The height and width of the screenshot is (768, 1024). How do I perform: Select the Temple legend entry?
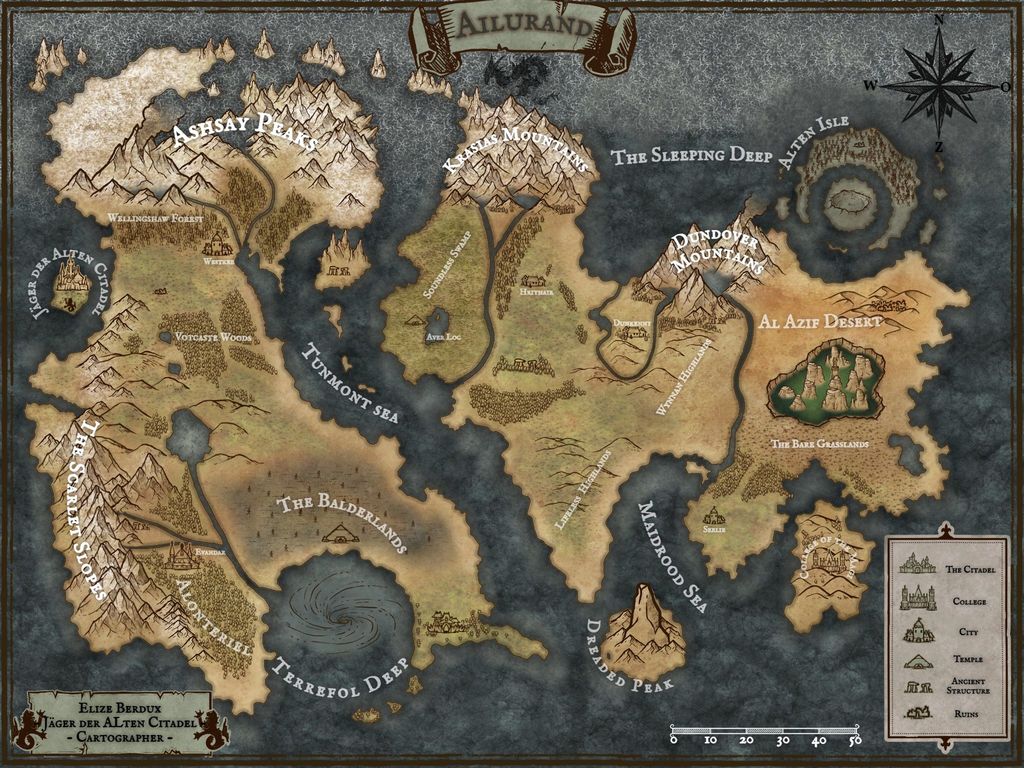point(940,660)
